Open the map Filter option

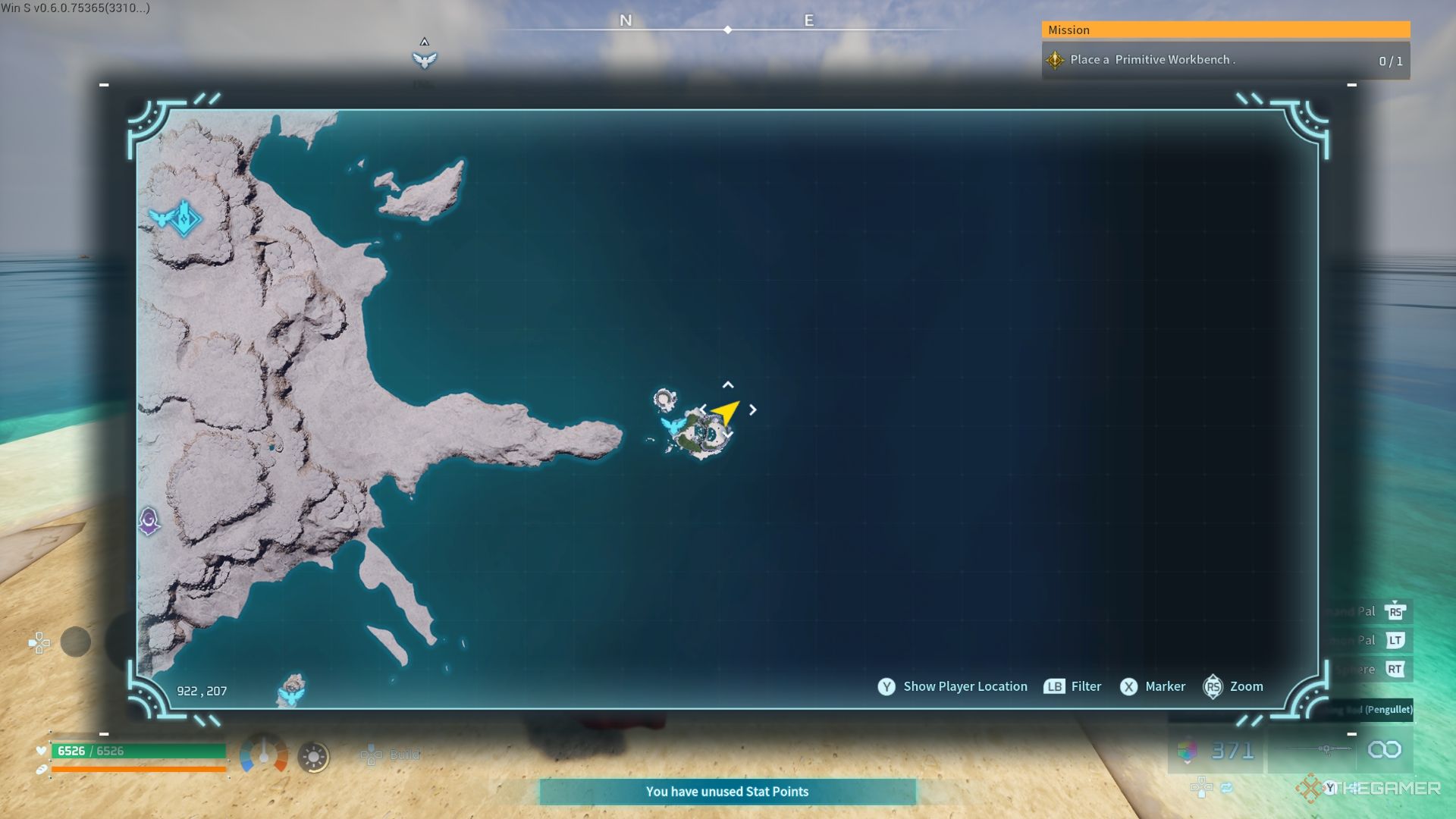point(1085,686)
